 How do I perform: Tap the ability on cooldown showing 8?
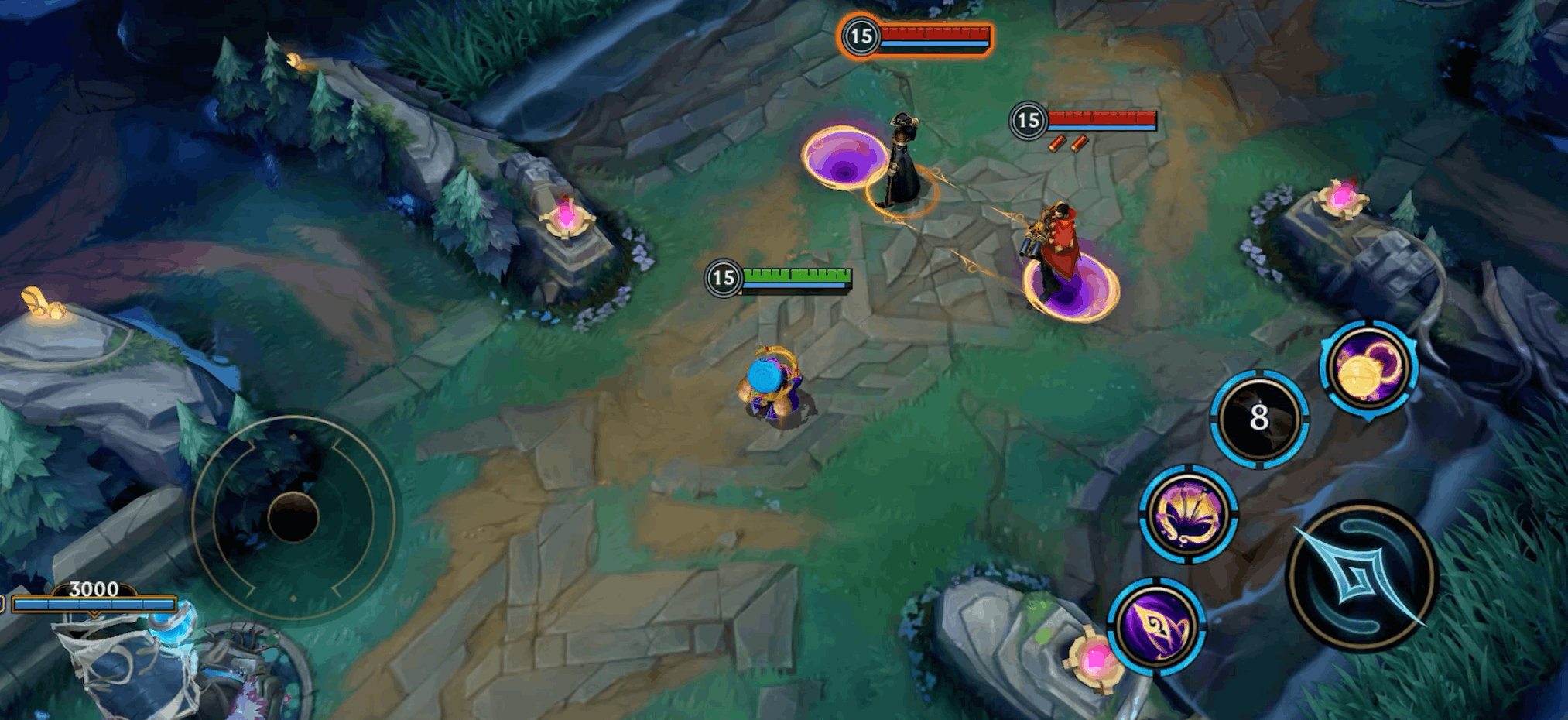[1259, 419]
